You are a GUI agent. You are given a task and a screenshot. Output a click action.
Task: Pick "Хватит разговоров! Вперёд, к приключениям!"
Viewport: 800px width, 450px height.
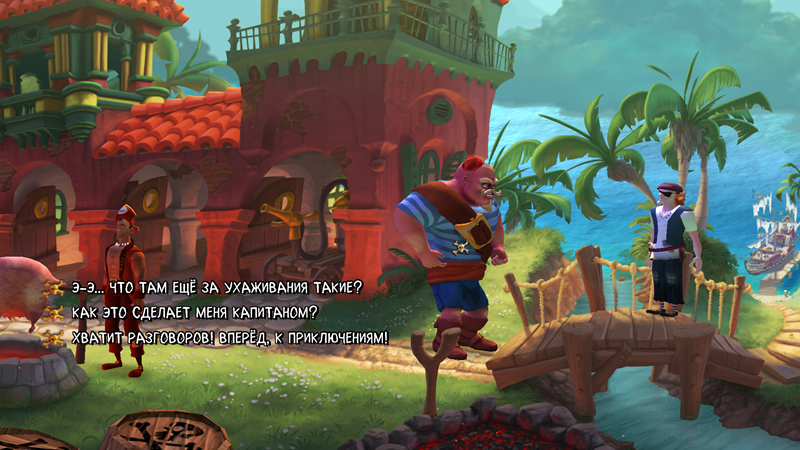[x=230, y=338]
